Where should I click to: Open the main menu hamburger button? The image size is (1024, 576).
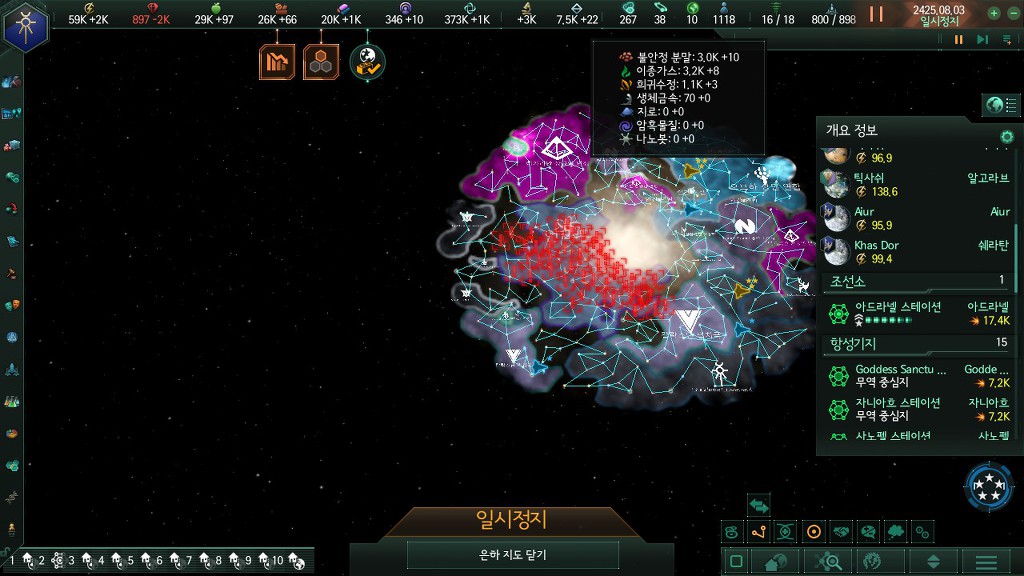click(x=986, y=562)
